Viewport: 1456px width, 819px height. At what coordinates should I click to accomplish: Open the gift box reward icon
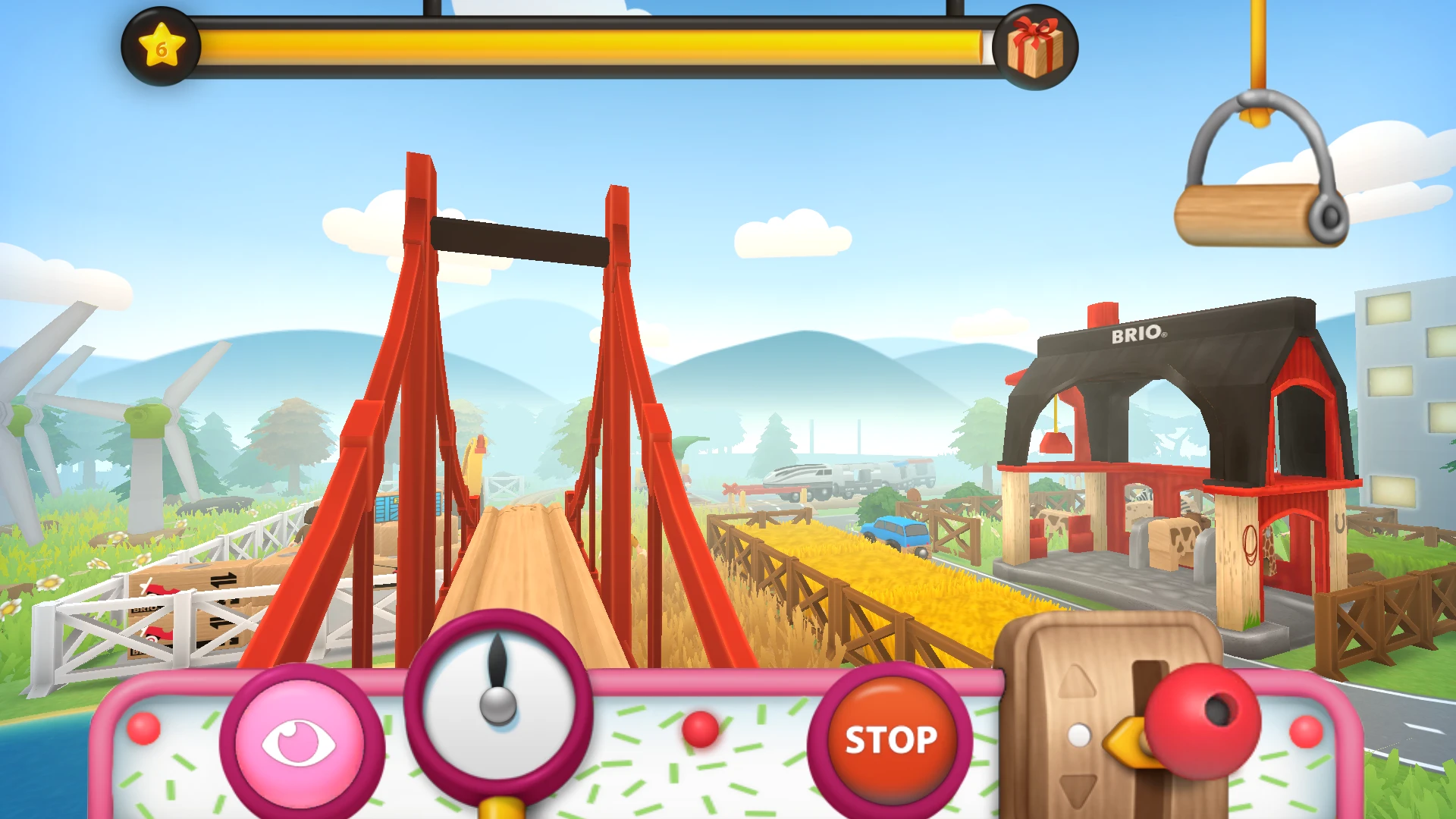click(x=1035, y=48)
